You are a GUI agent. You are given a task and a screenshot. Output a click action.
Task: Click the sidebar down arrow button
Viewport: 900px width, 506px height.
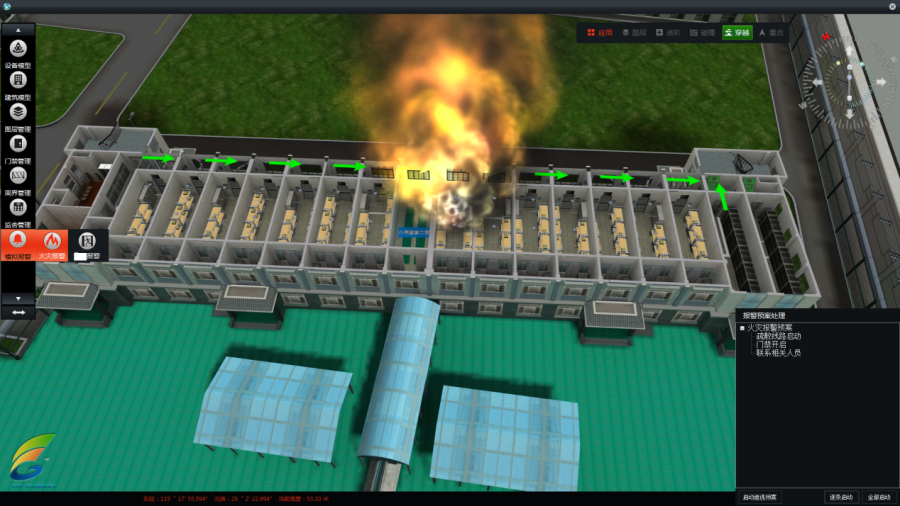(x=18, y=298)
